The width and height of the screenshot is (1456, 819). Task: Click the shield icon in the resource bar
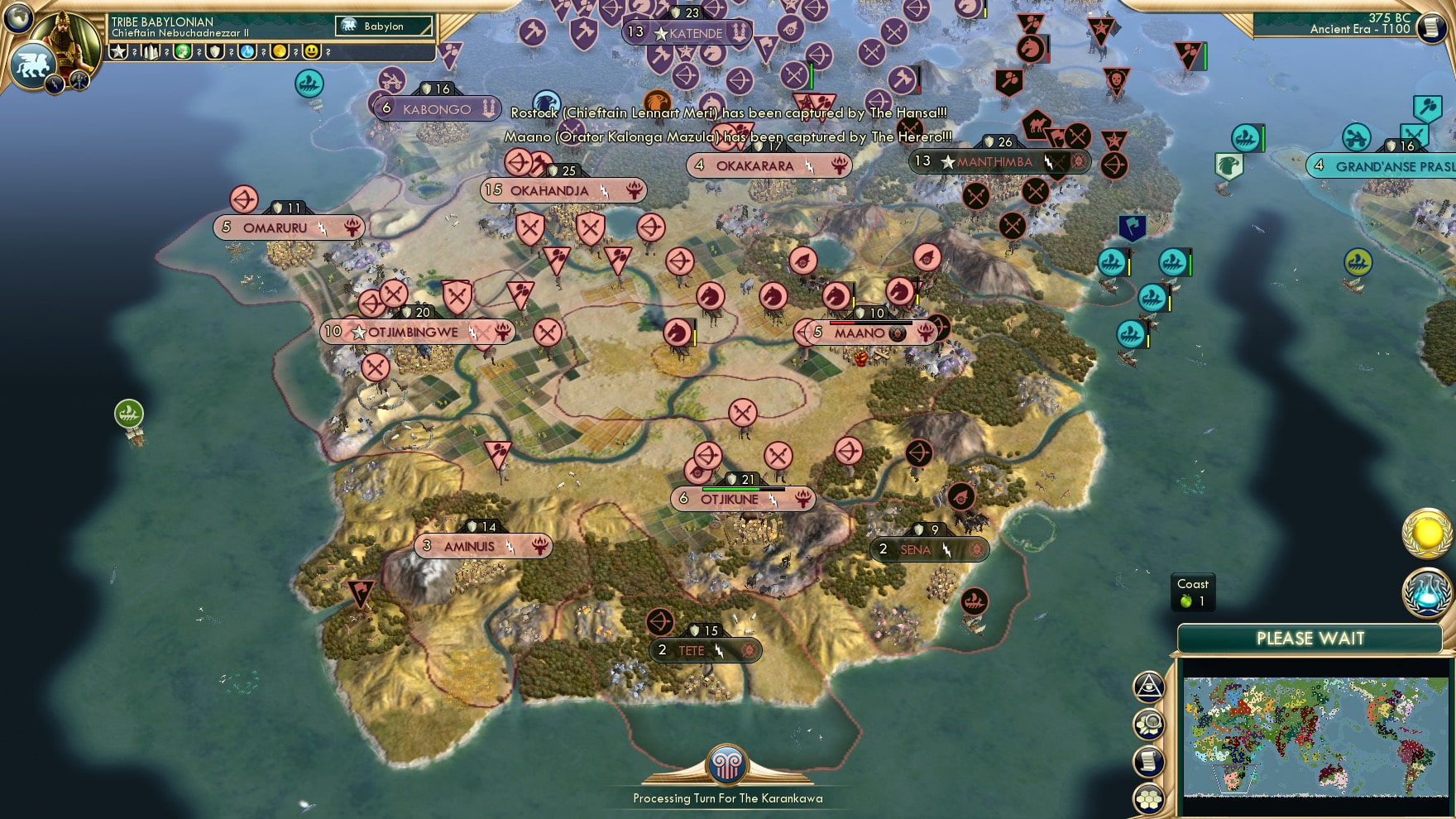214,52
